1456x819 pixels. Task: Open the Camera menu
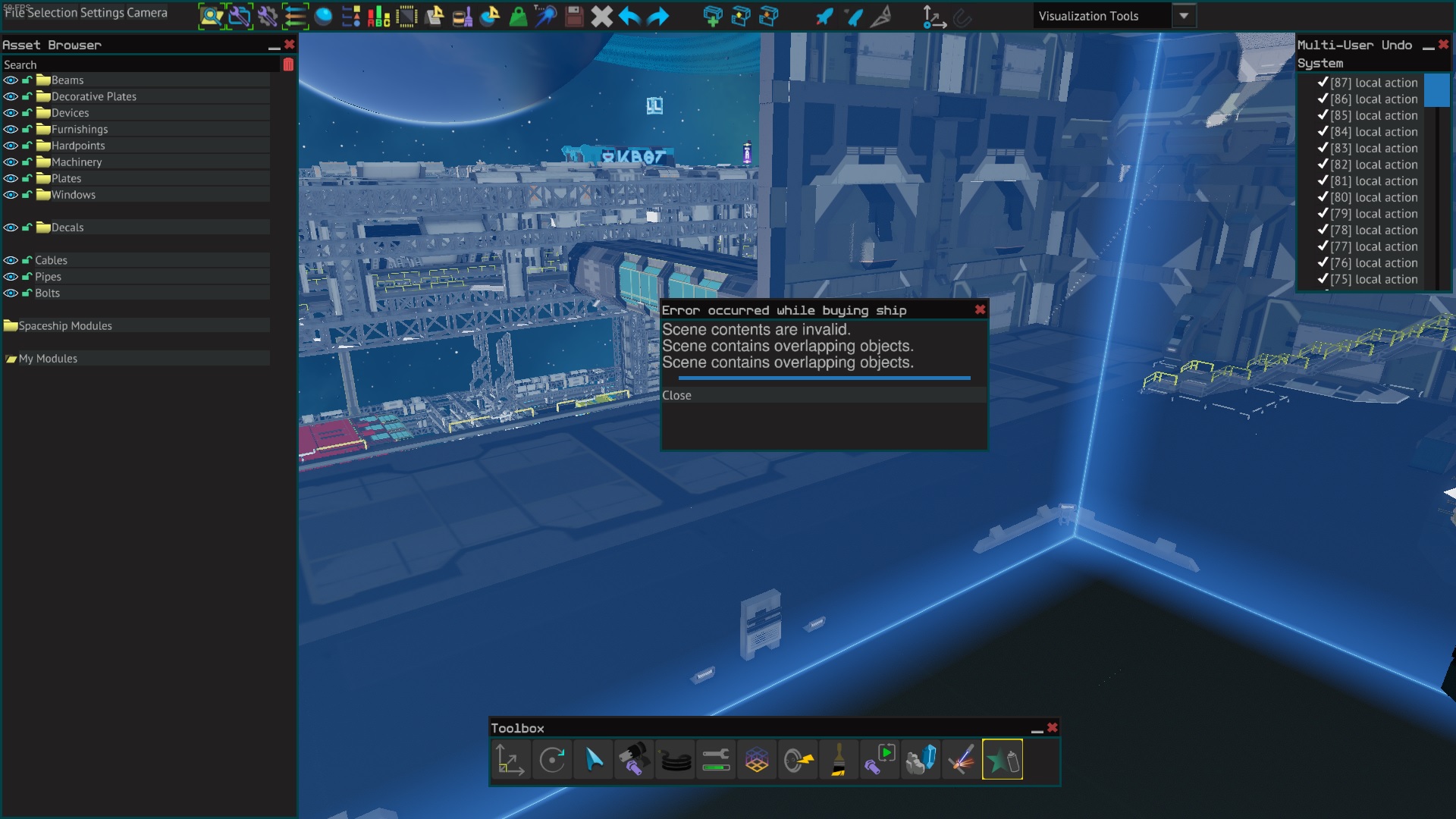point(147,13)
